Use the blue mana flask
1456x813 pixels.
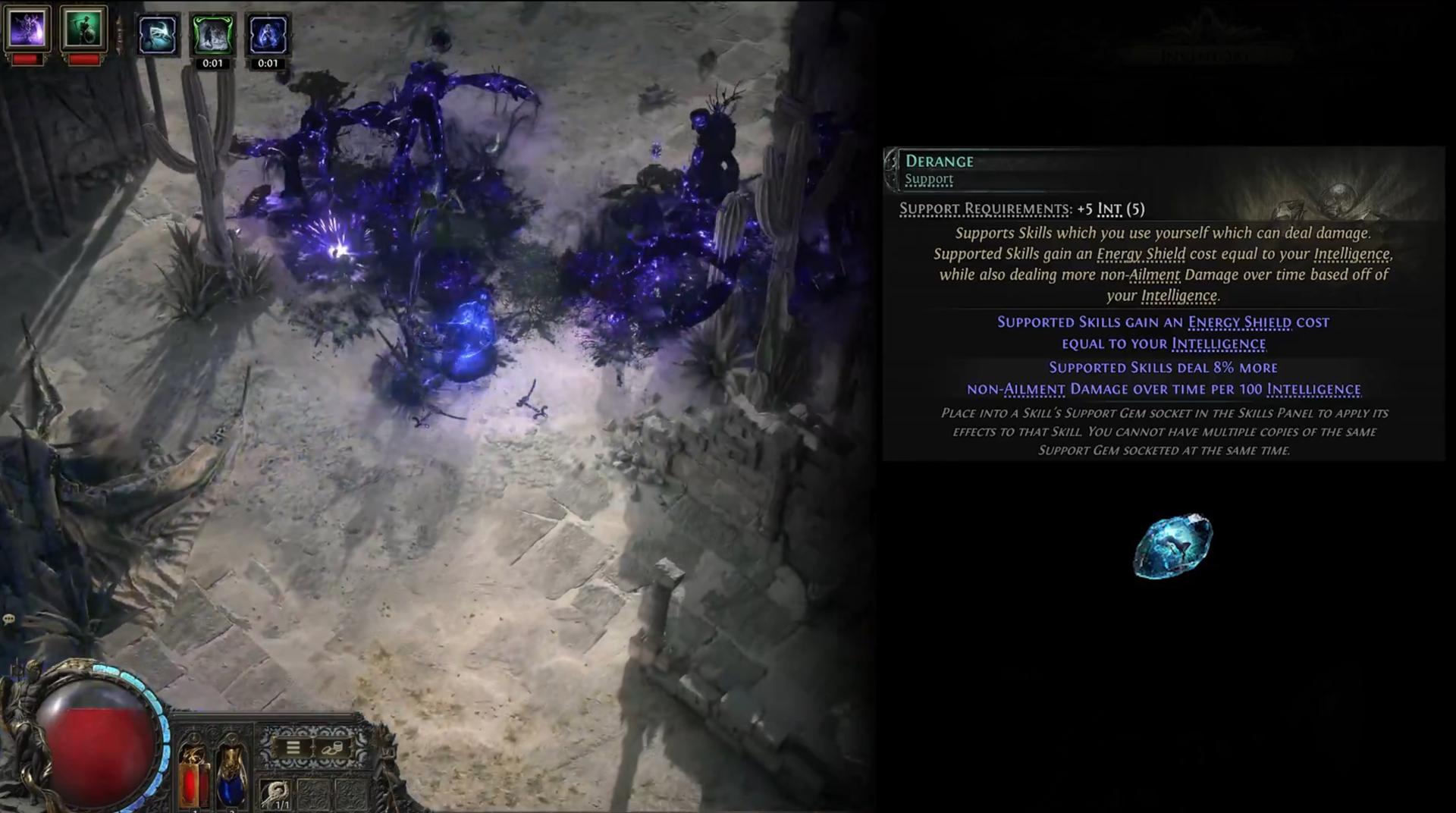231,774
